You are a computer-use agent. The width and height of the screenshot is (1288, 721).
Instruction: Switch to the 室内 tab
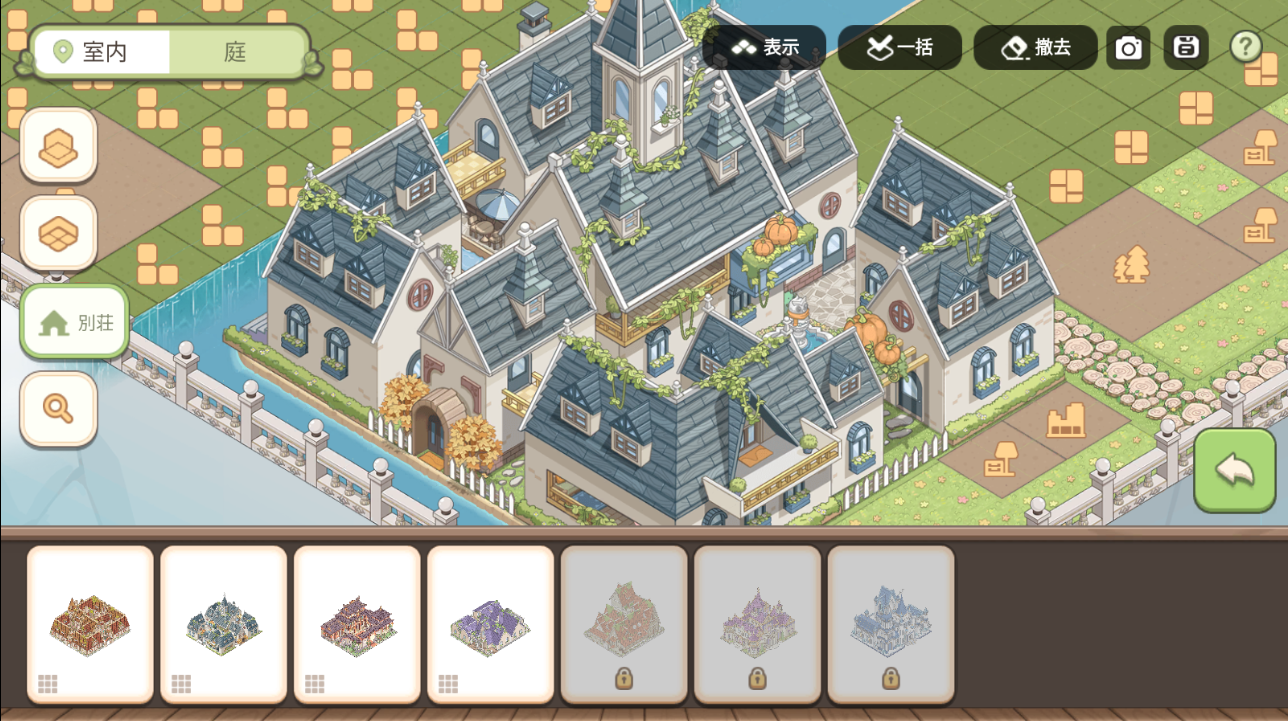pos(102,52)
